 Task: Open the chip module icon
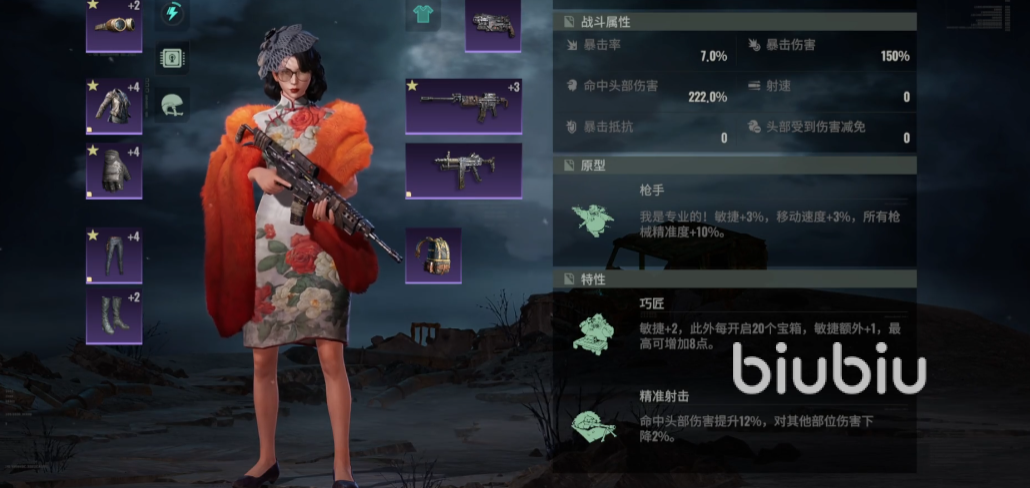173,57
